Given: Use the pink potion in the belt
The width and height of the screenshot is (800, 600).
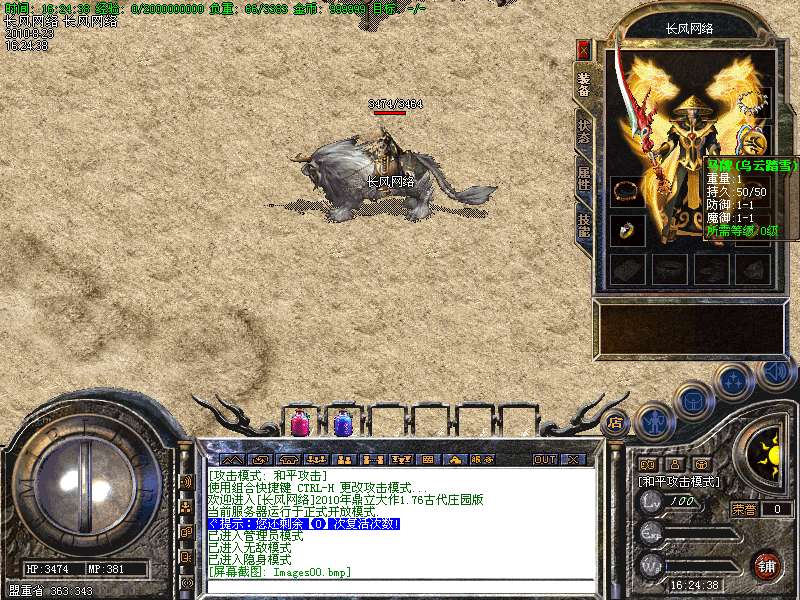Looking at the screenshot, I should [x=299, y=422].
